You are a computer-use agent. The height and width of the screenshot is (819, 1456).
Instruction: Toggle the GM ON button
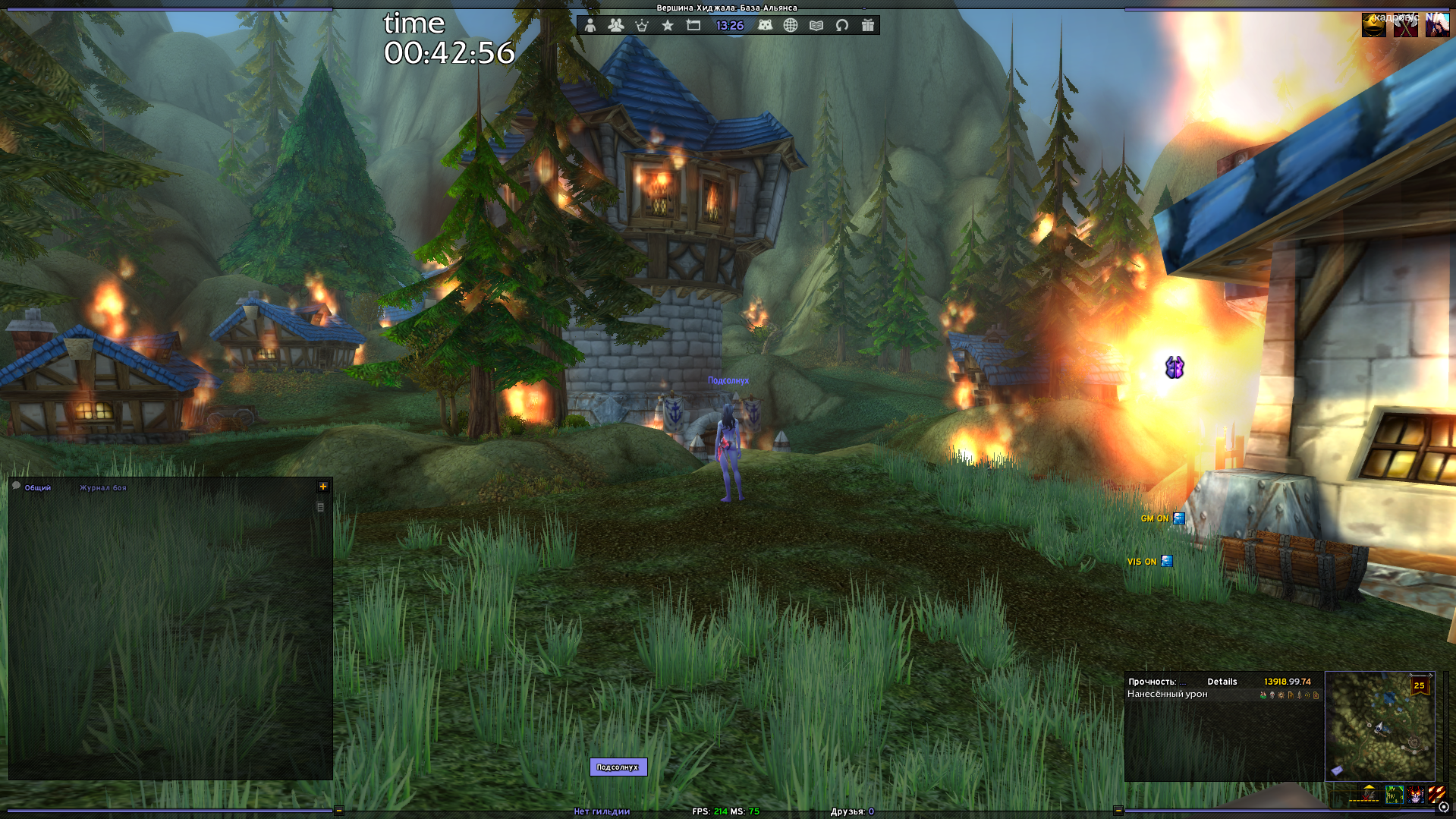(1178, 518)
